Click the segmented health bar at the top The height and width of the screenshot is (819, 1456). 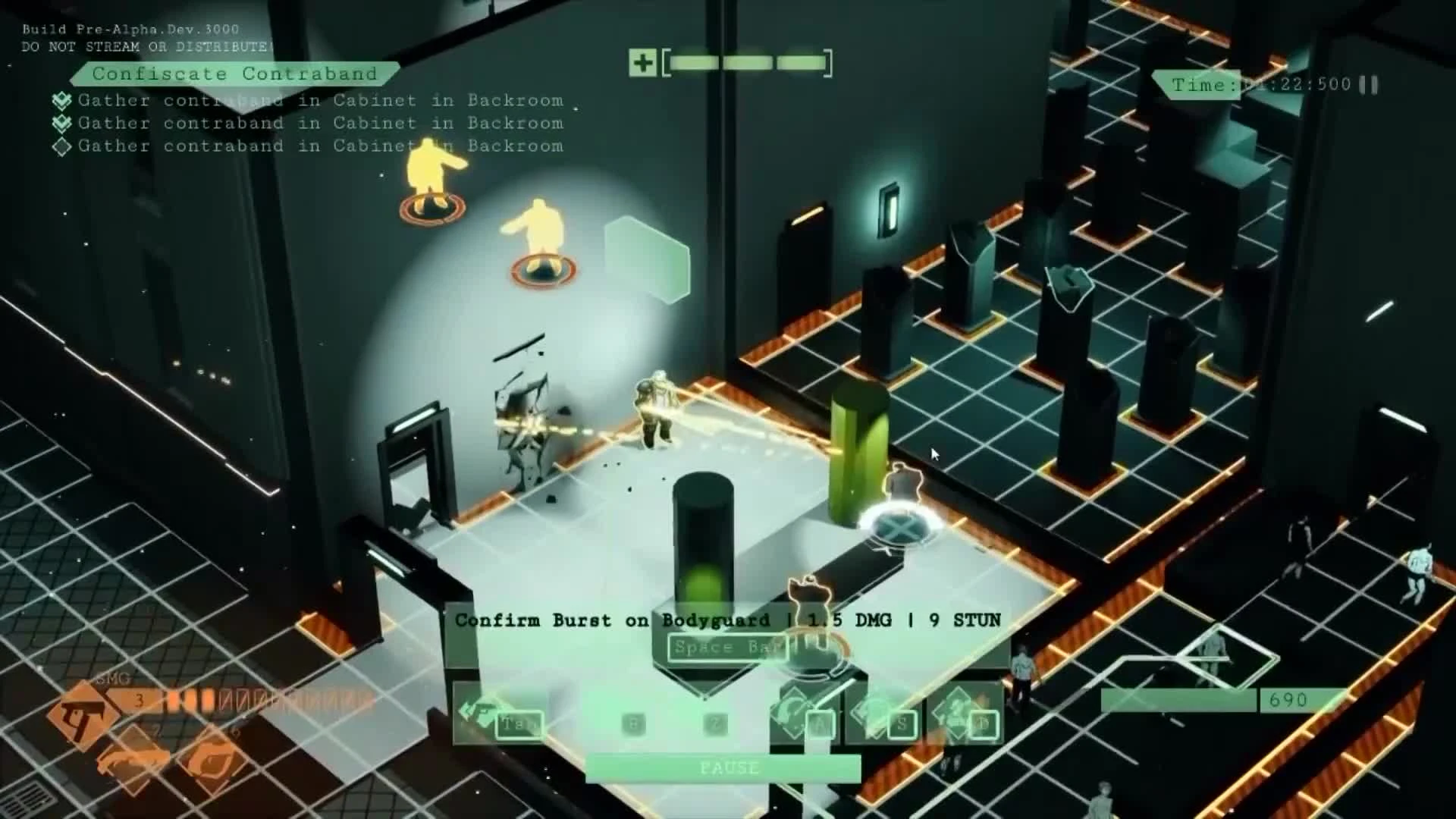747,61
